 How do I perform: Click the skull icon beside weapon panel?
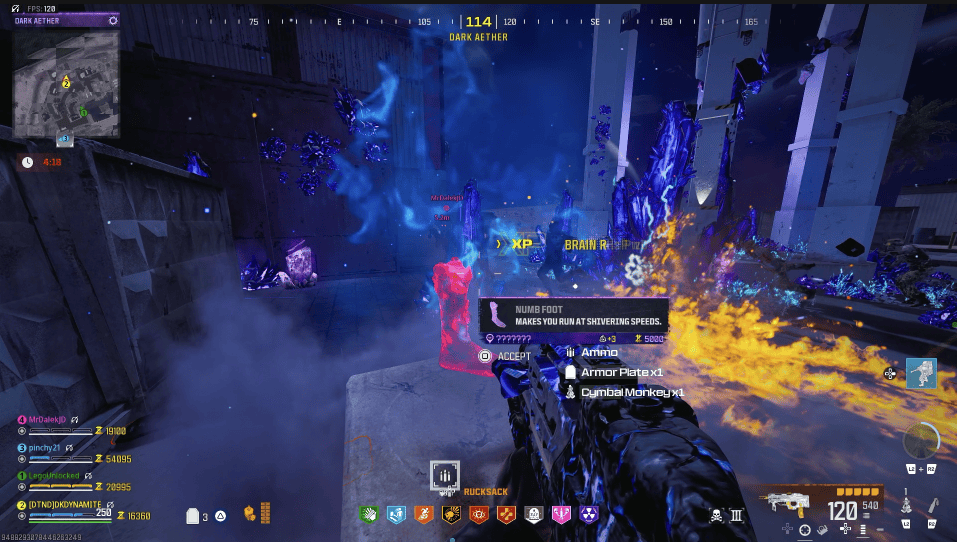point(716,515)
